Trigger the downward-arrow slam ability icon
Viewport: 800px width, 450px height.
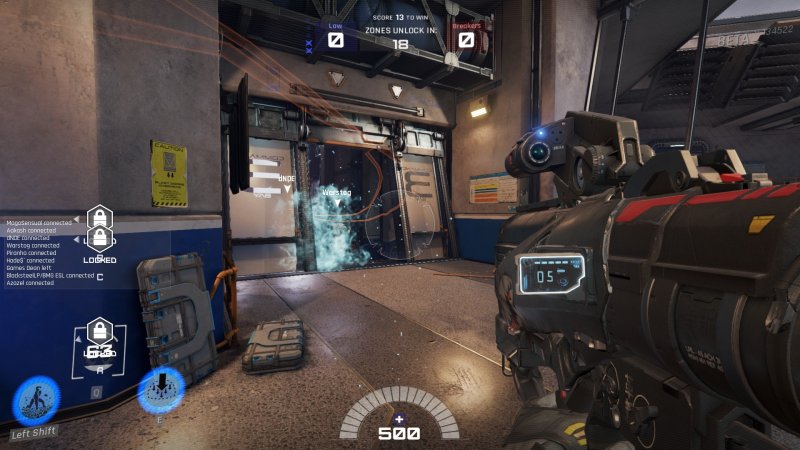click(160, 390)
